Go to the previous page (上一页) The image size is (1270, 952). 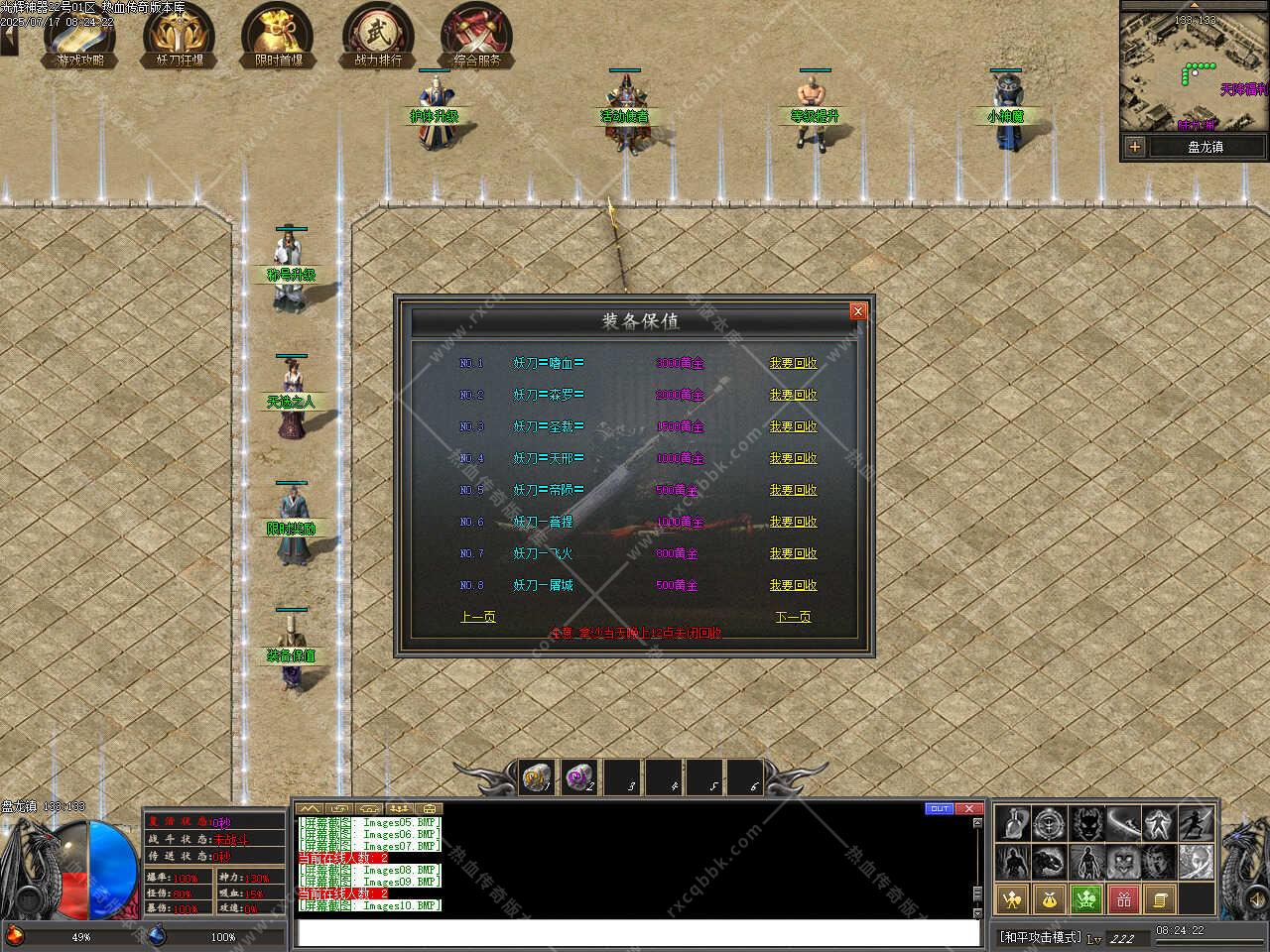click(477, 617)
